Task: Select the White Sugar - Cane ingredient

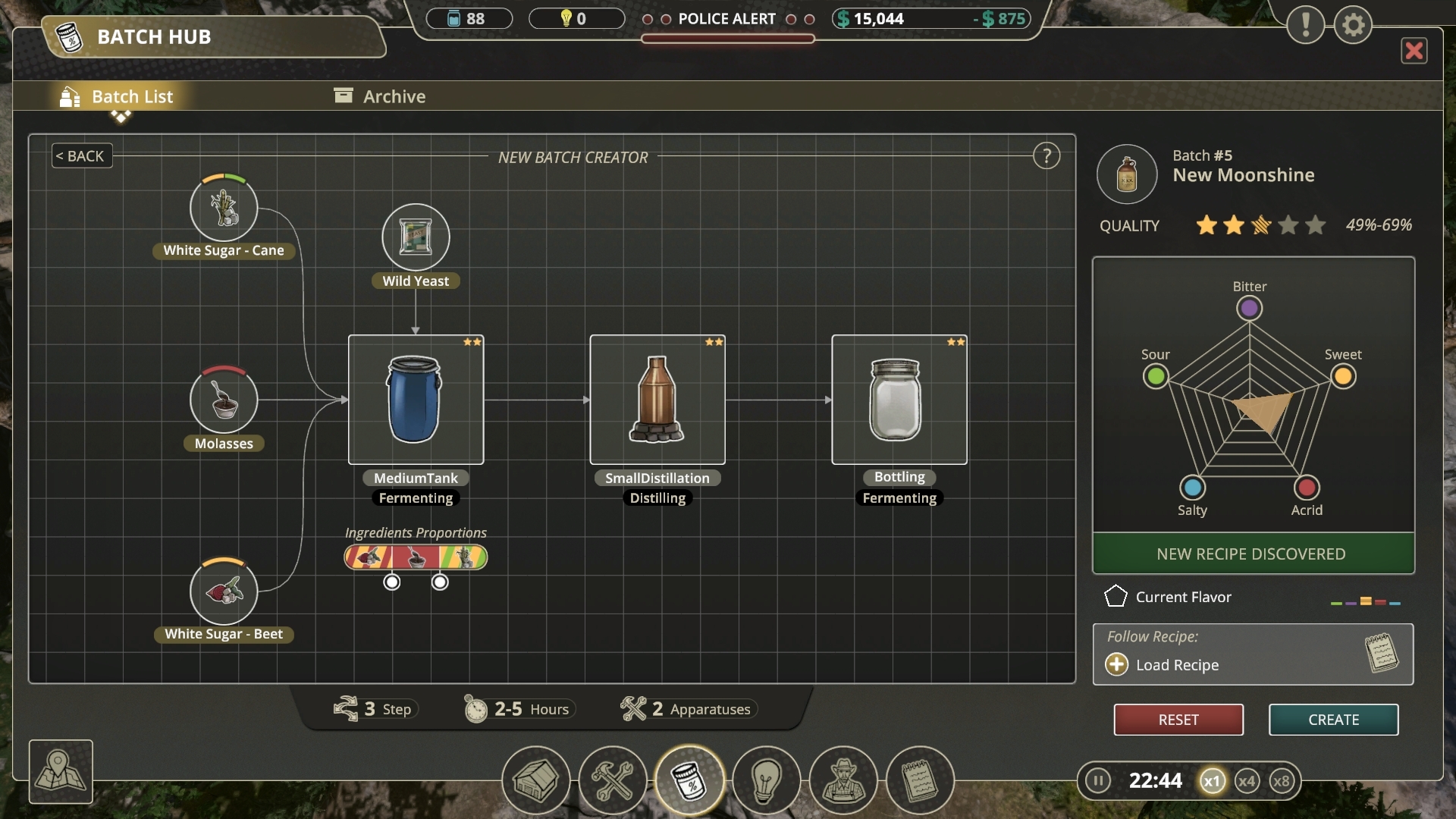Action: click(x=223, y=210)
